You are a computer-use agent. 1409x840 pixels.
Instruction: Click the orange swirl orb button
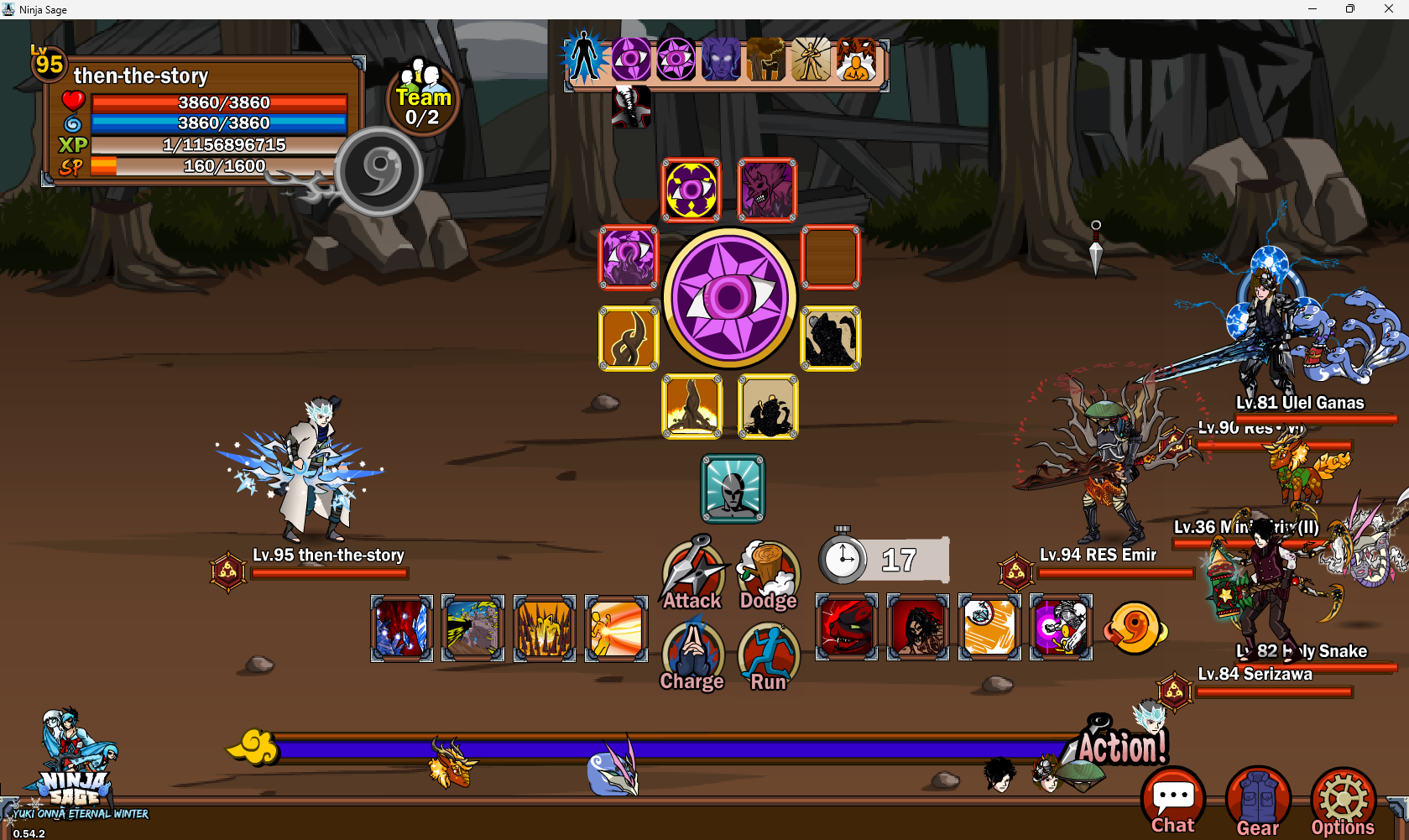coord(1135,628)
